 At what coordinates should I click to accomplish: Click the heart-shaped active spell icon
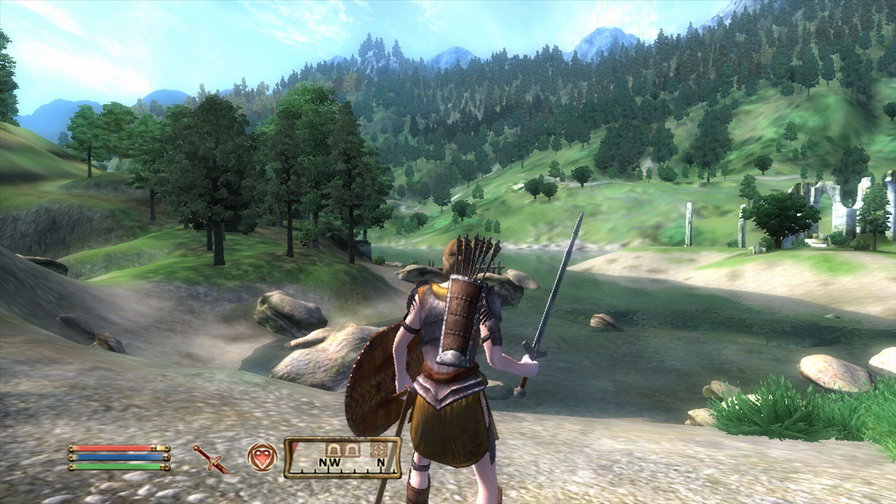pyautogui.click(x=262, y=457)
